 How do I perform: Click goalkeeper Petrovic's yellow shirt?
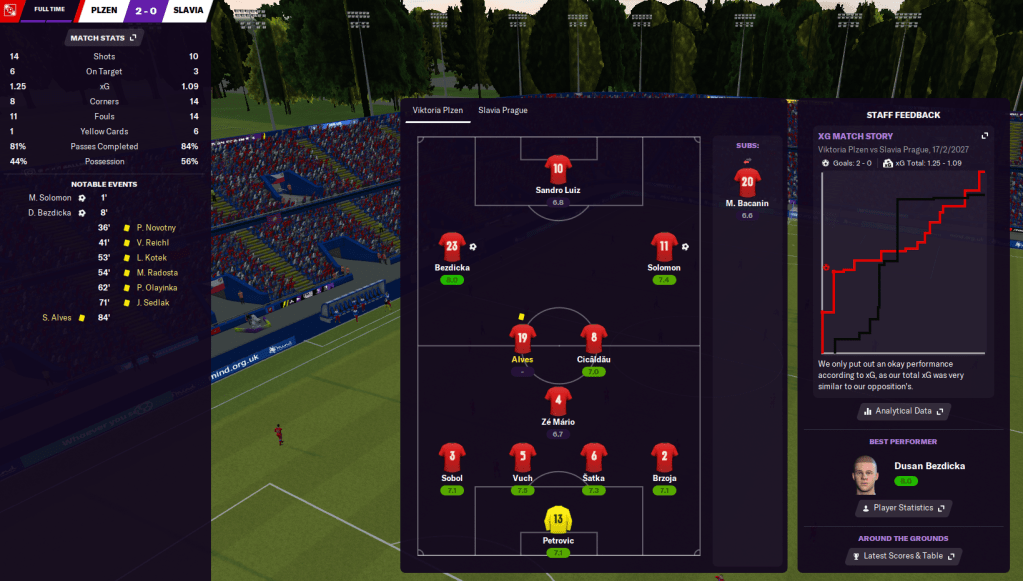(557, 520)
